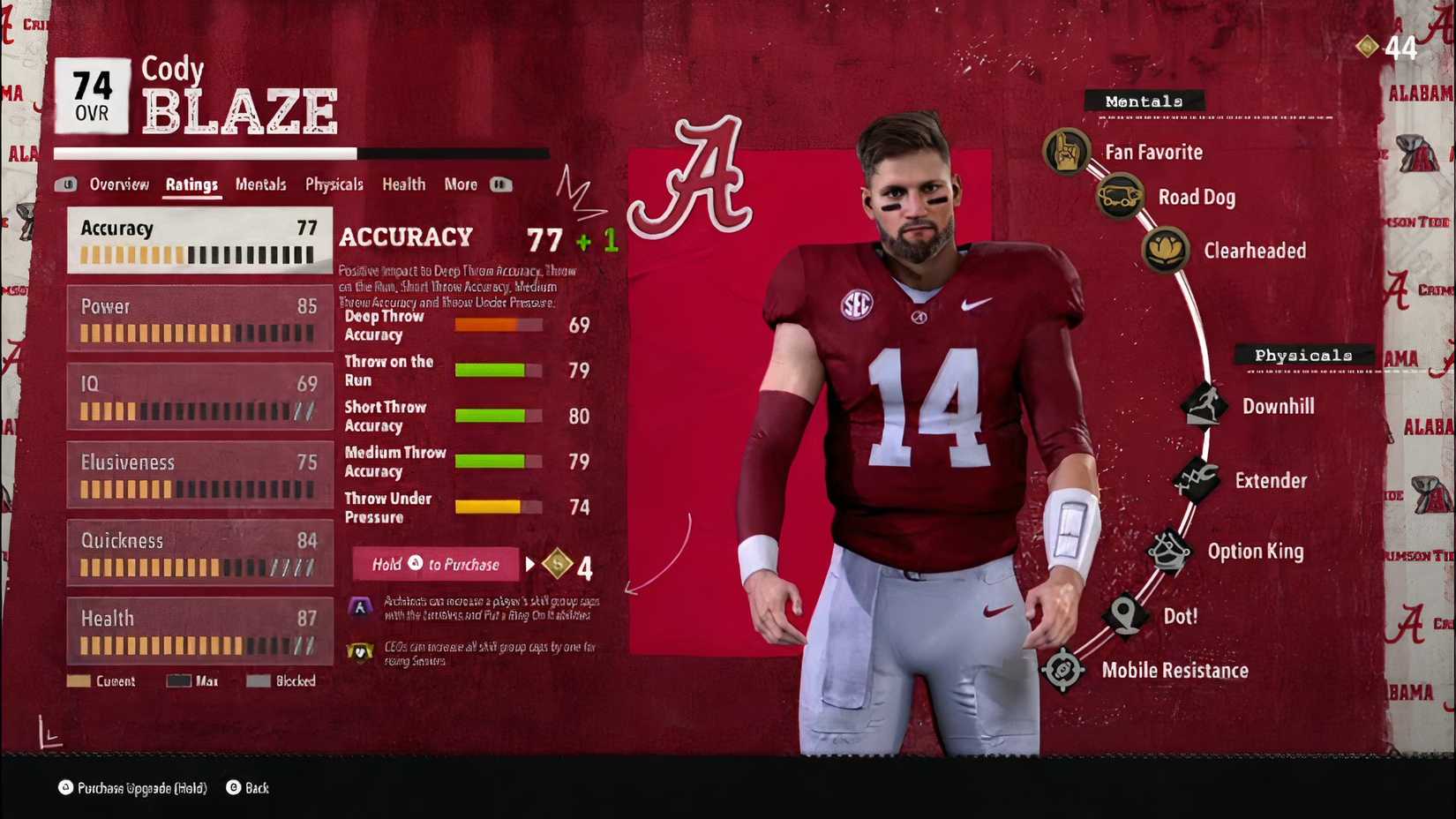Select the Power rating category
1456x819 pixels.
coord(199,318)
